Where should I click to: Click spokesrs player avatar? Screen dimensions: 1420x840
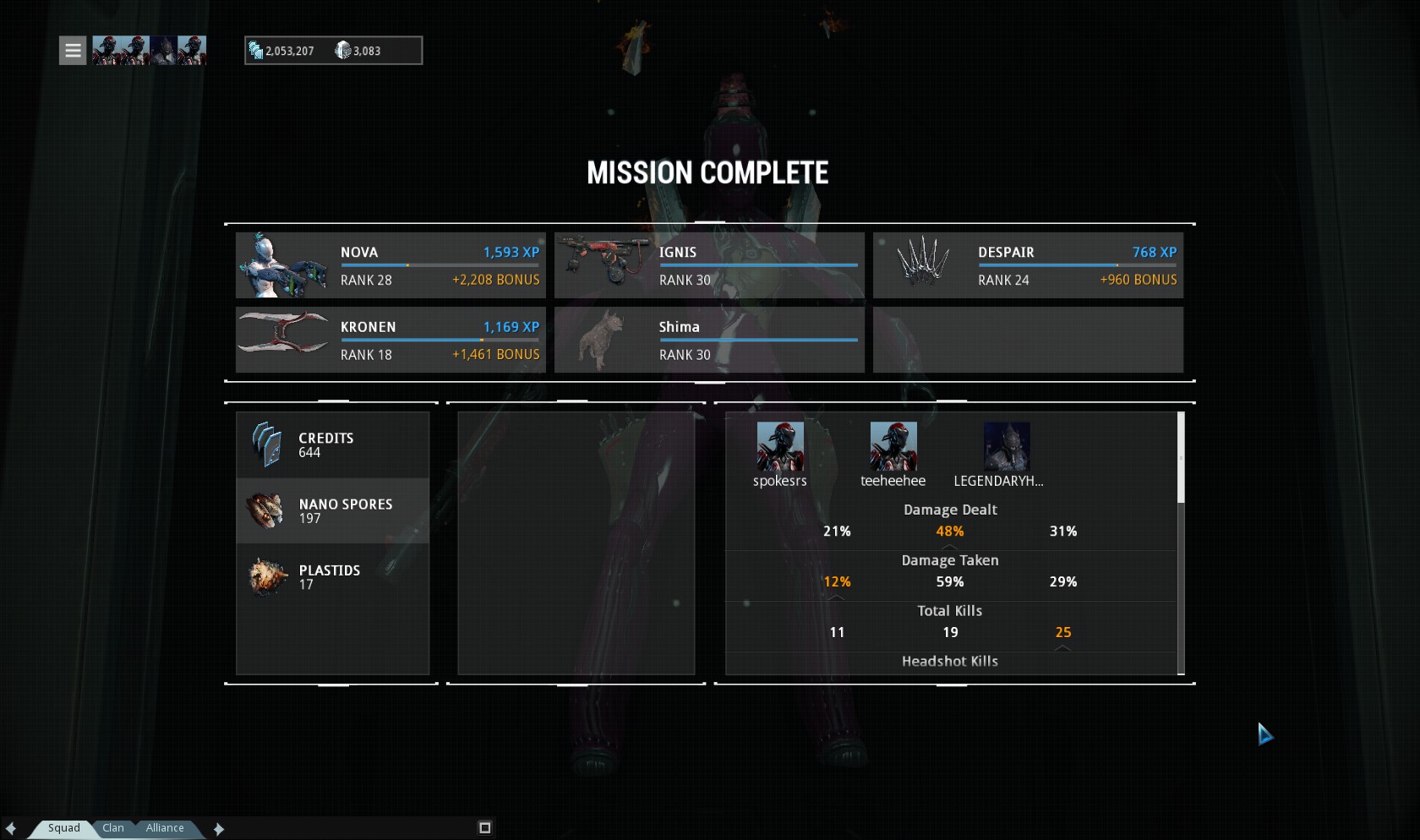780,447
